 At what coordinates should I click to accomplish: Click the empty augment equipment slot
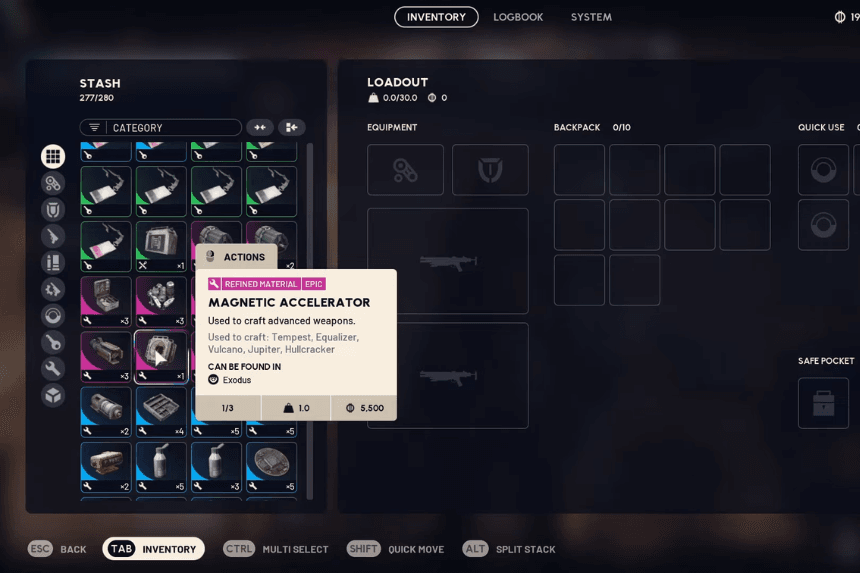click(x=405, y=170)
